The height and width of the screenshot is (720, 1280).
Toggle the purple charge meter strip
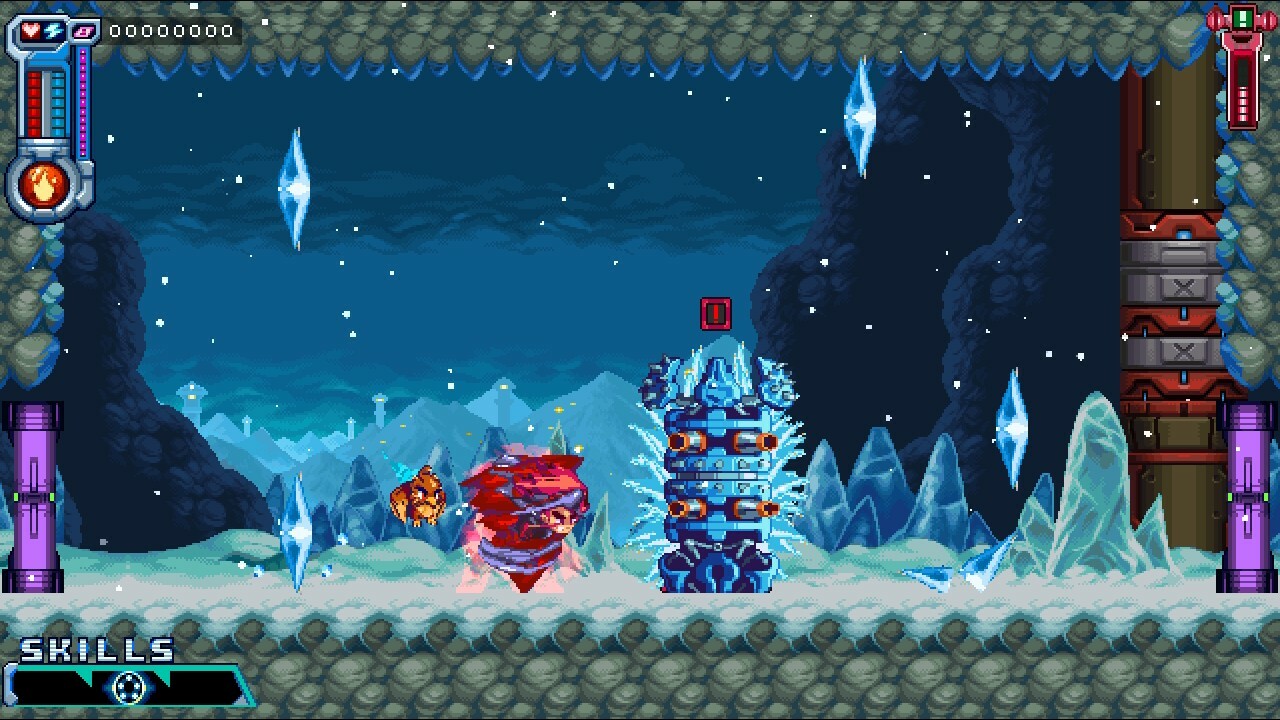[82, 100]
